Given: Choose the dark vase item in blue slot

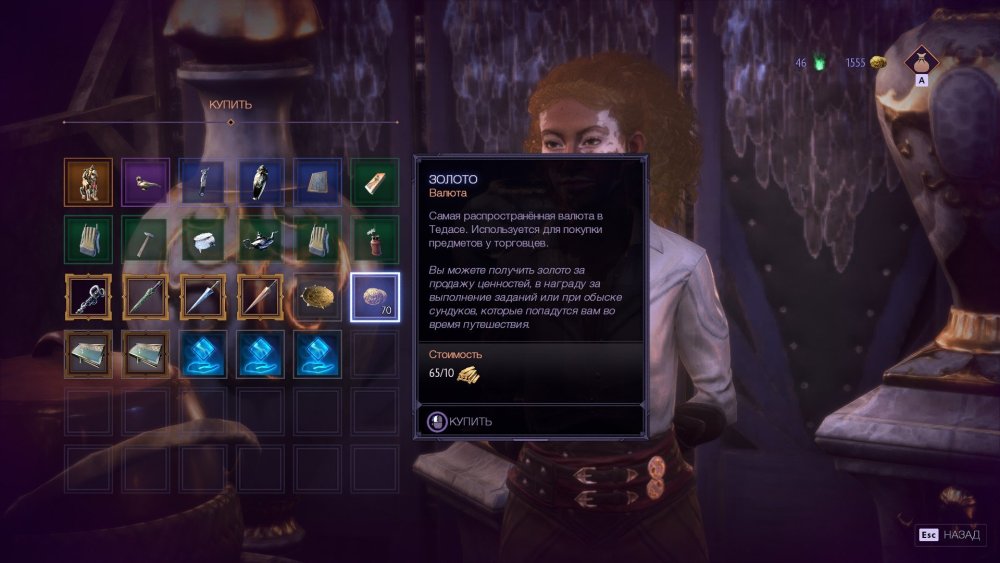Looking at the screenshot, I should (x=261, y=182).
